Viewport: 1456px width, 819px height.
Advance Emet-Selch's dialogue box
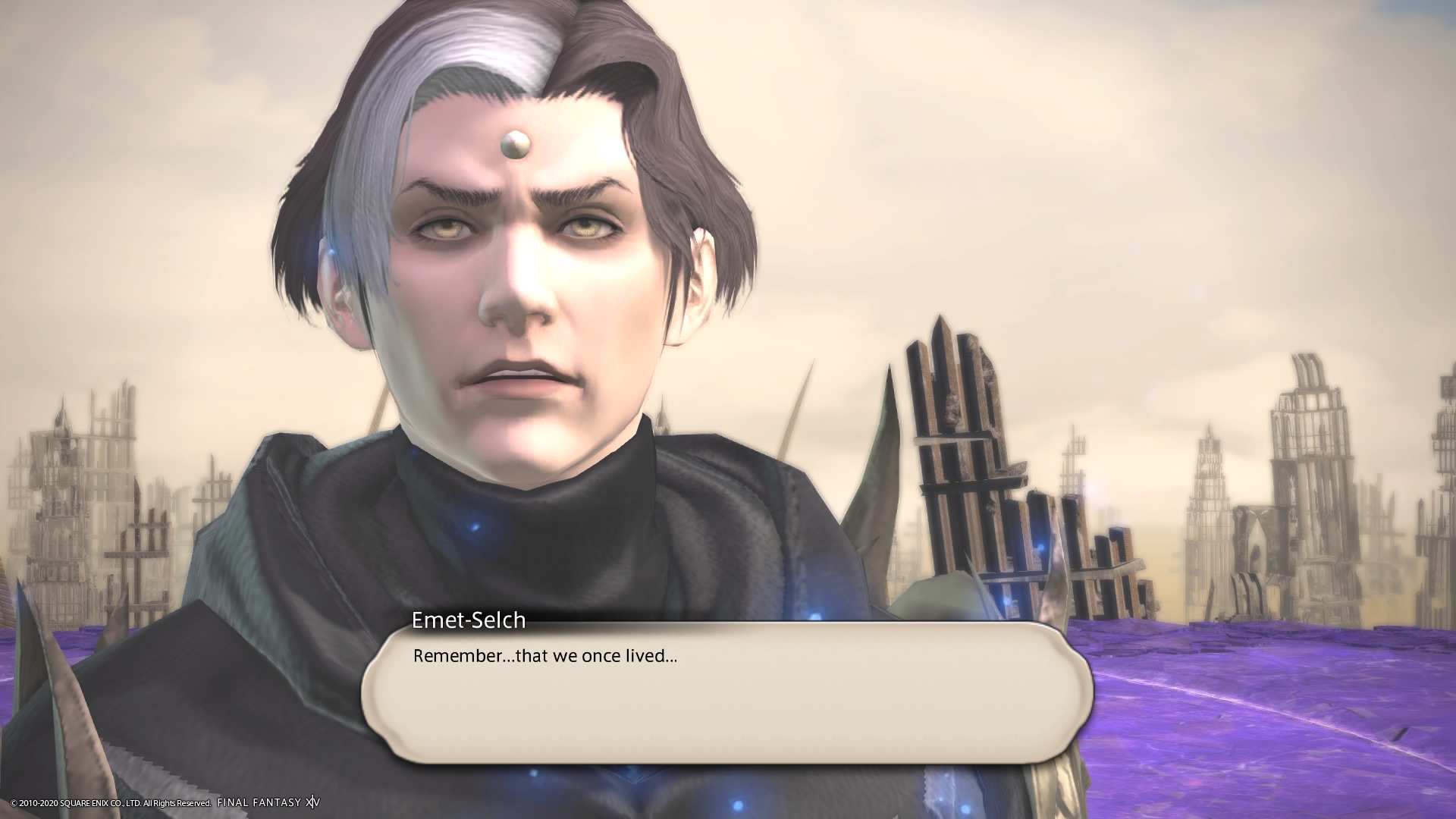tap(726, 692)
